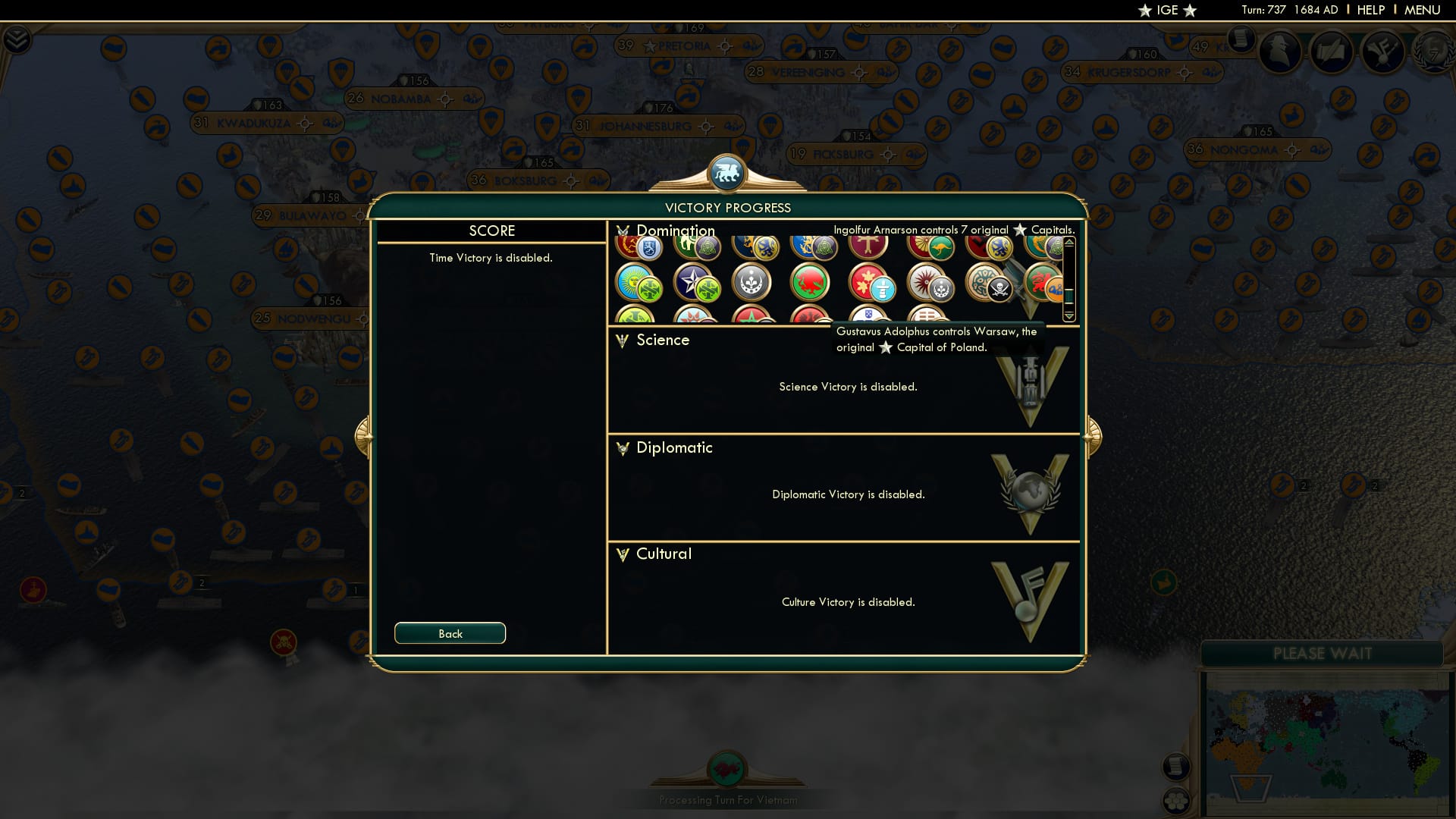This screenshot has height=819, width=1456.
Task: Click the lion emblem above Victory Progress
Action: [x=728, y=173]
